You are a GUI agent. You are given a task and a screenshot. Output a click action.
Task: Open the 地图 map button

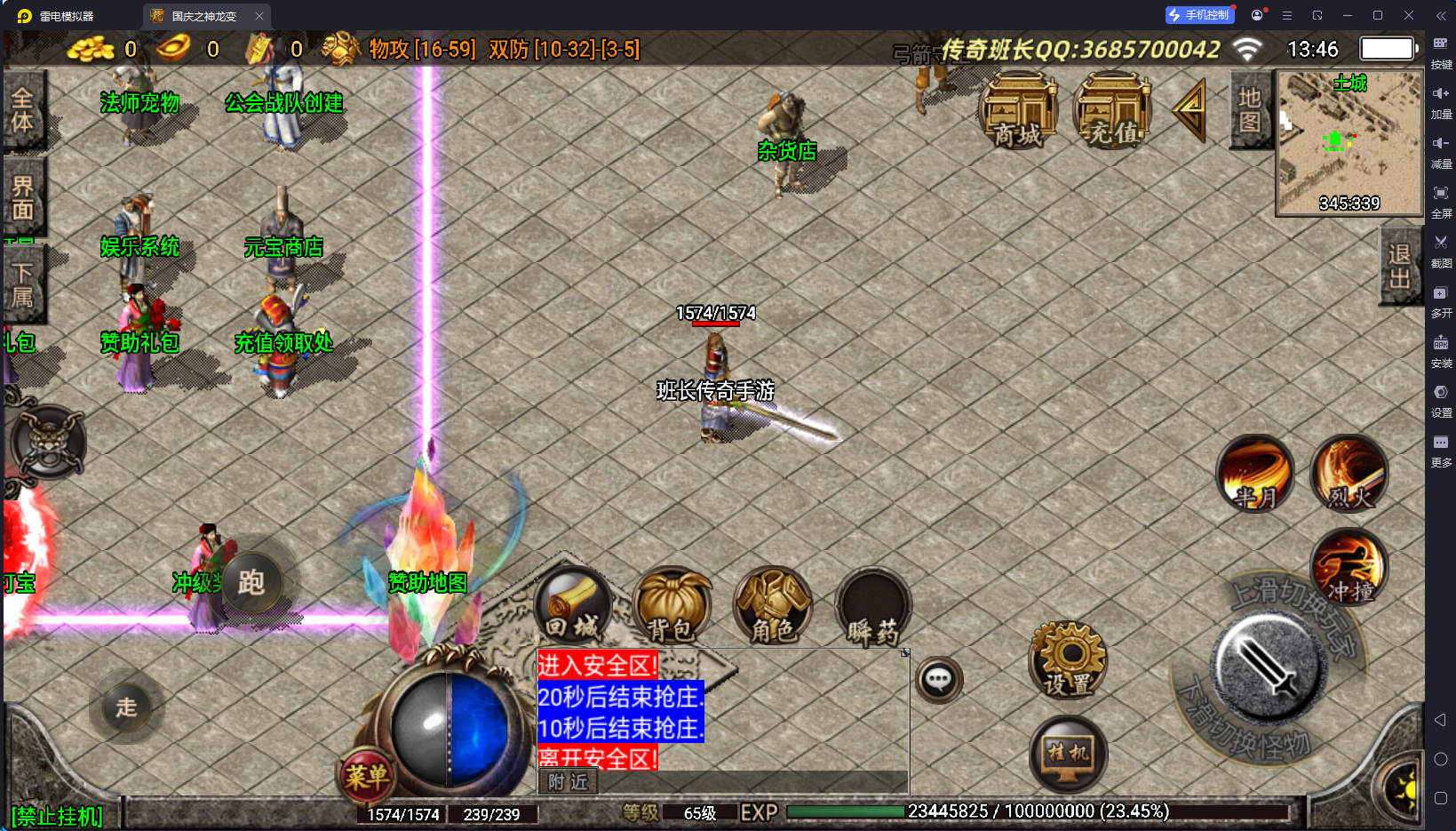pos(1250,109)
